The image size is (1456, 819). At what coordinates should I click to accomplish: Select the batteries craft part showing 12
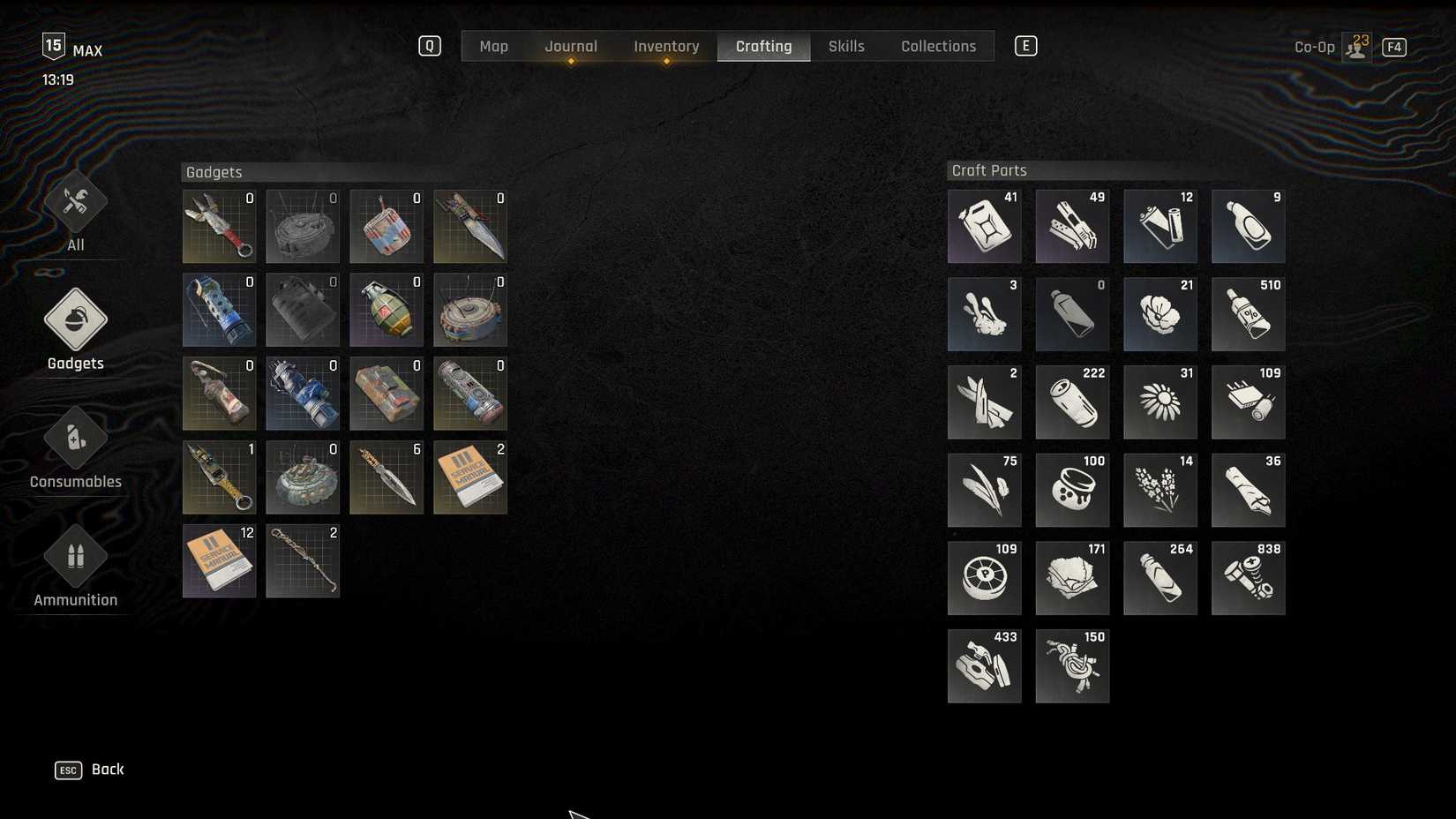tap(1160, 225)
